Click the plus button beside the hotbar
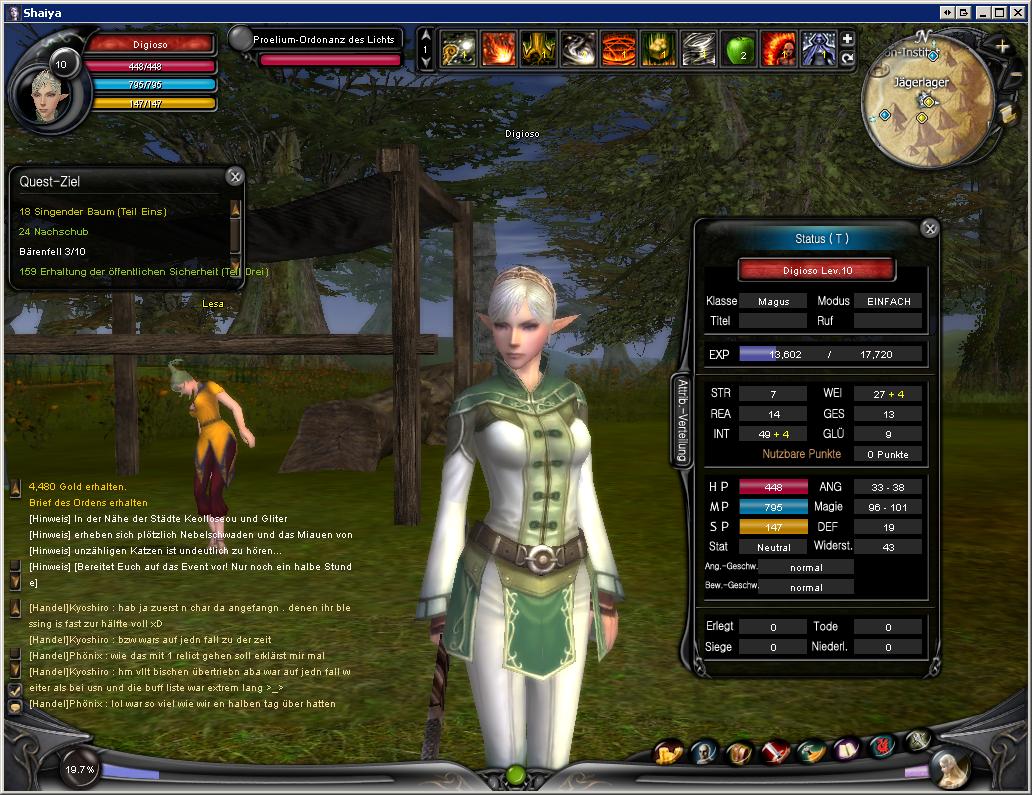 point(847,39)
